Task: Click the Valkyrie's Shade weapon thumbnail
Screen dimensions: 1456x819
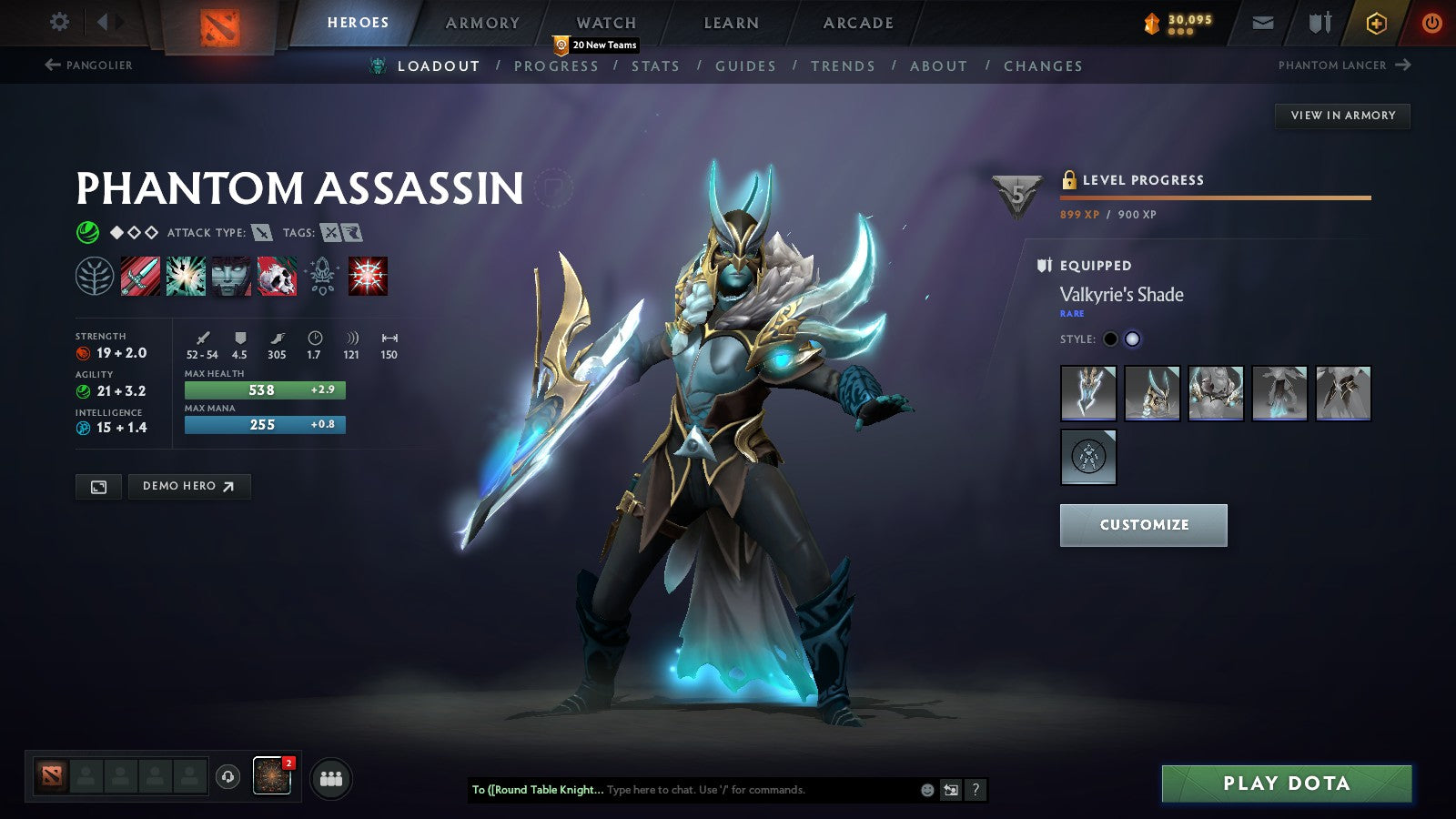Action: click(1088, 393)
